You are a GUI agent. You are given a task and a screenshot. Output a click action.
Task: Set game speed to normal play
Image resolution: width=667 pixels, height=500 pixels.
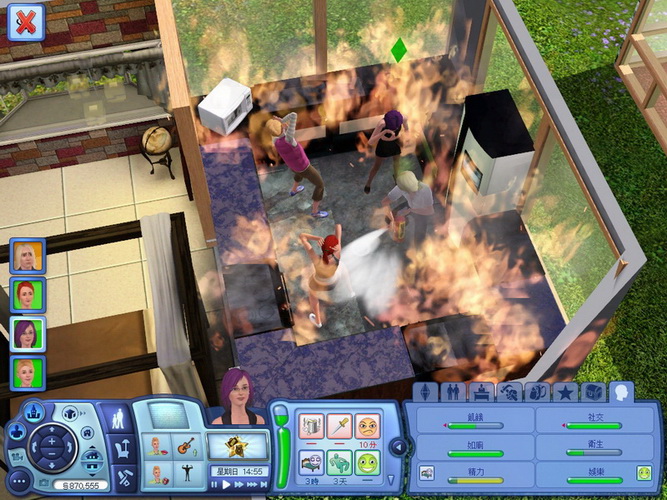coord(227,485)
